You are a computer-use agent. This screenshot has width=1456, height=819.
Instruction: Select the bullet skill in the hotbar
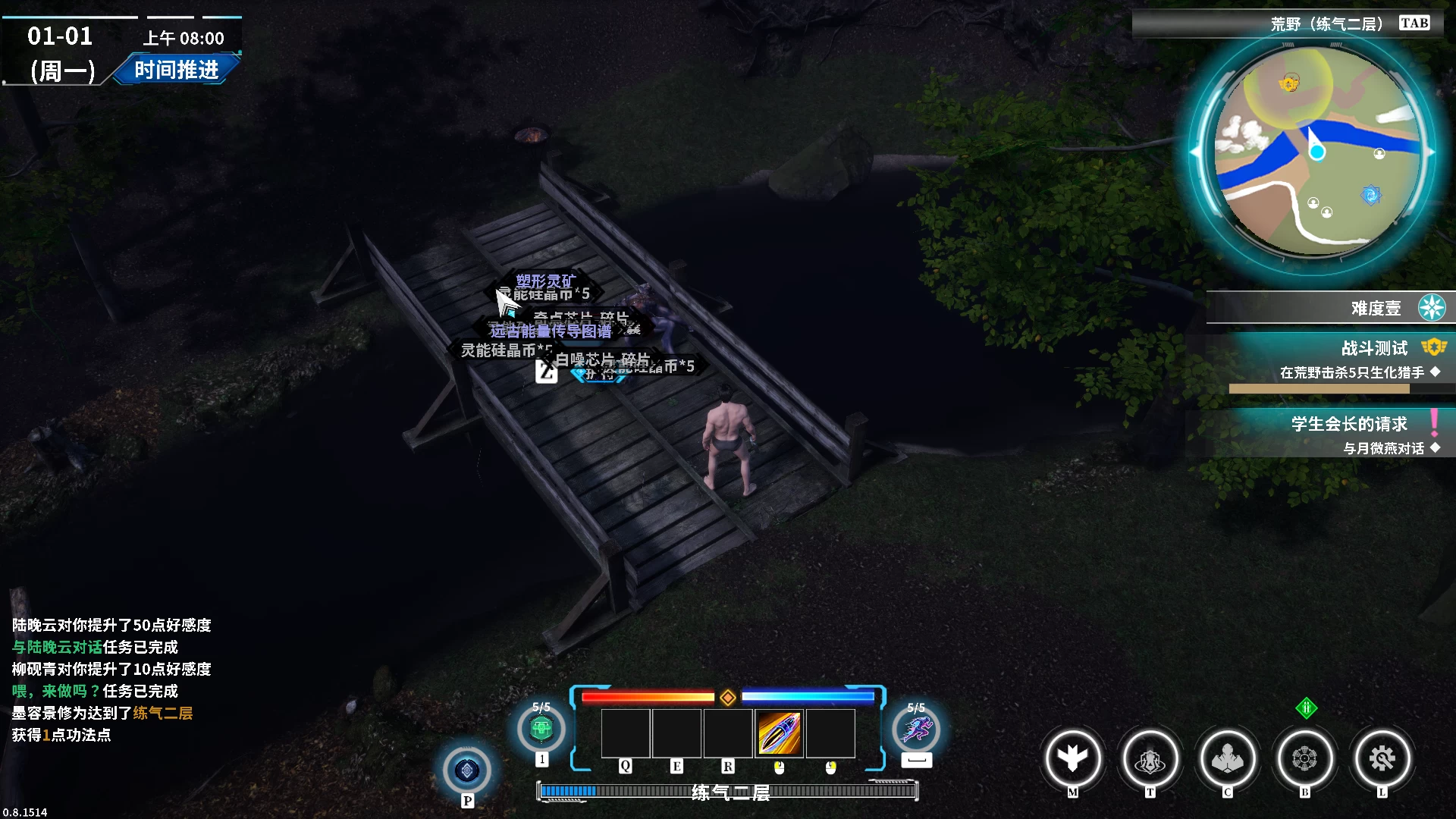point(780,733)
